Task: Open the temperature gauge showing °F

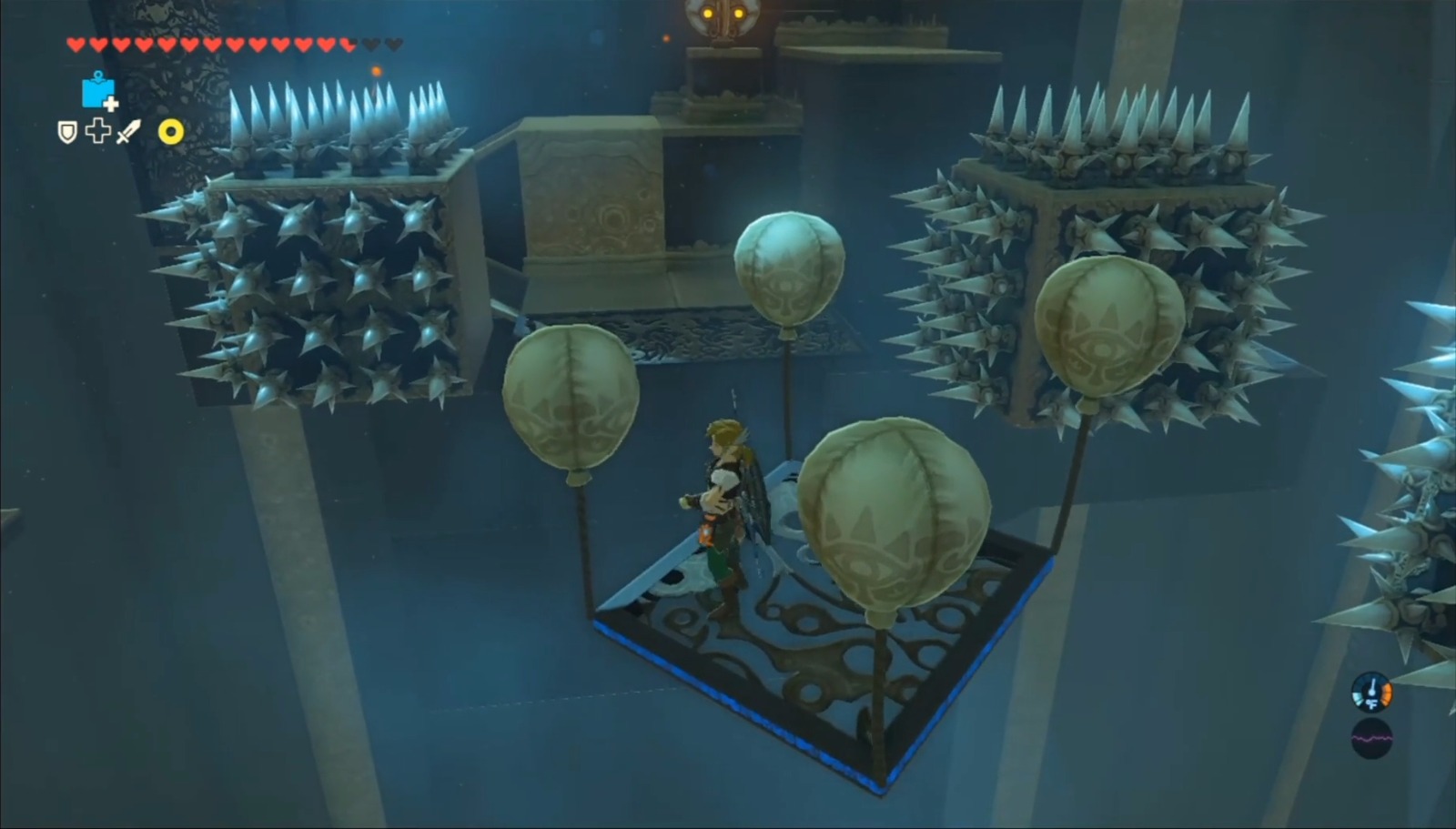Action: point(1371,692)
